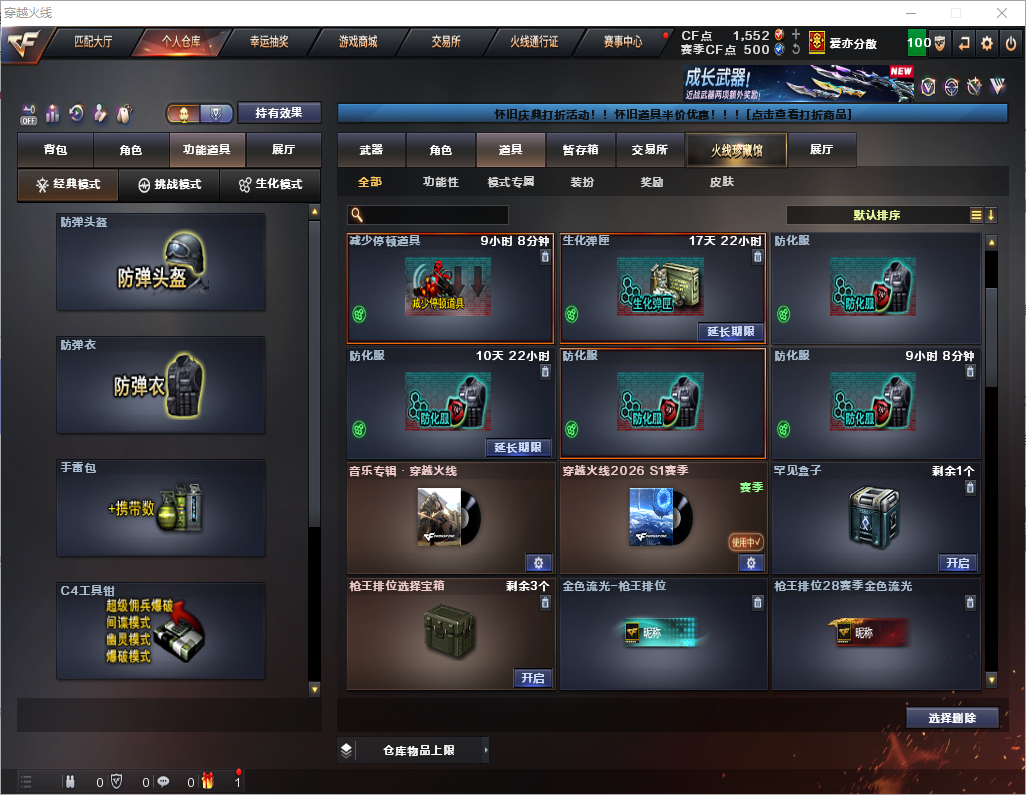The height and width of the screenshot is (795, 1026).
Task: Select the 暂存箱 temporary storage tab
Action: (x=580, y=150)
